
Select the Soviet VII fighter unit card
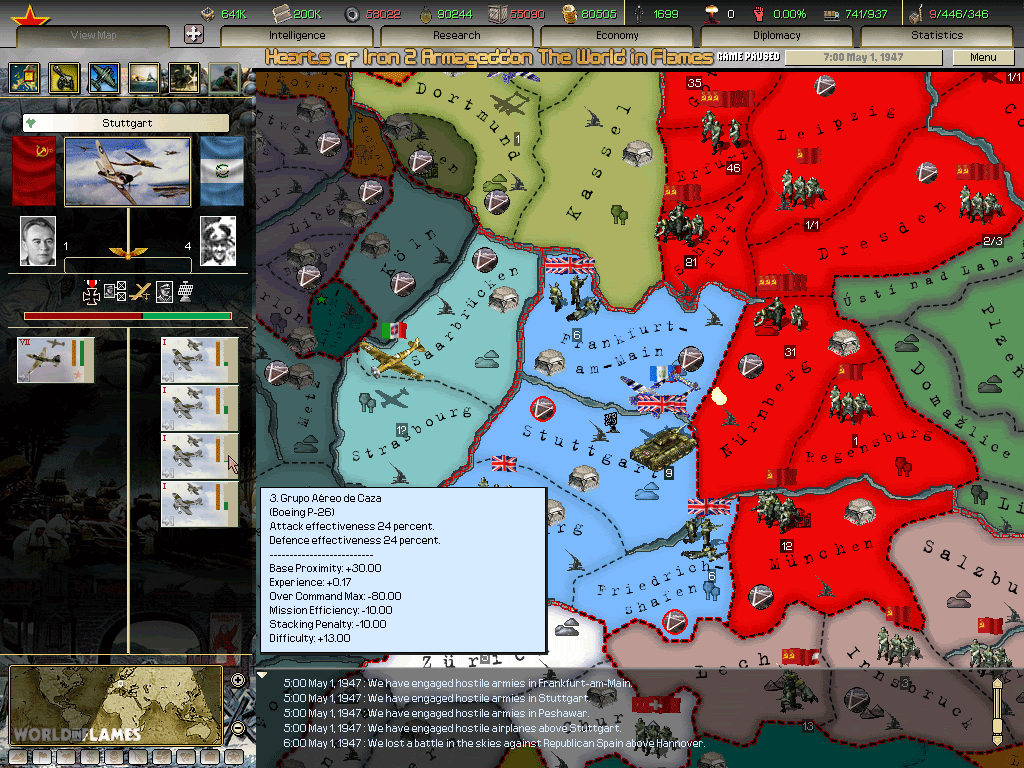pos(56,360)
